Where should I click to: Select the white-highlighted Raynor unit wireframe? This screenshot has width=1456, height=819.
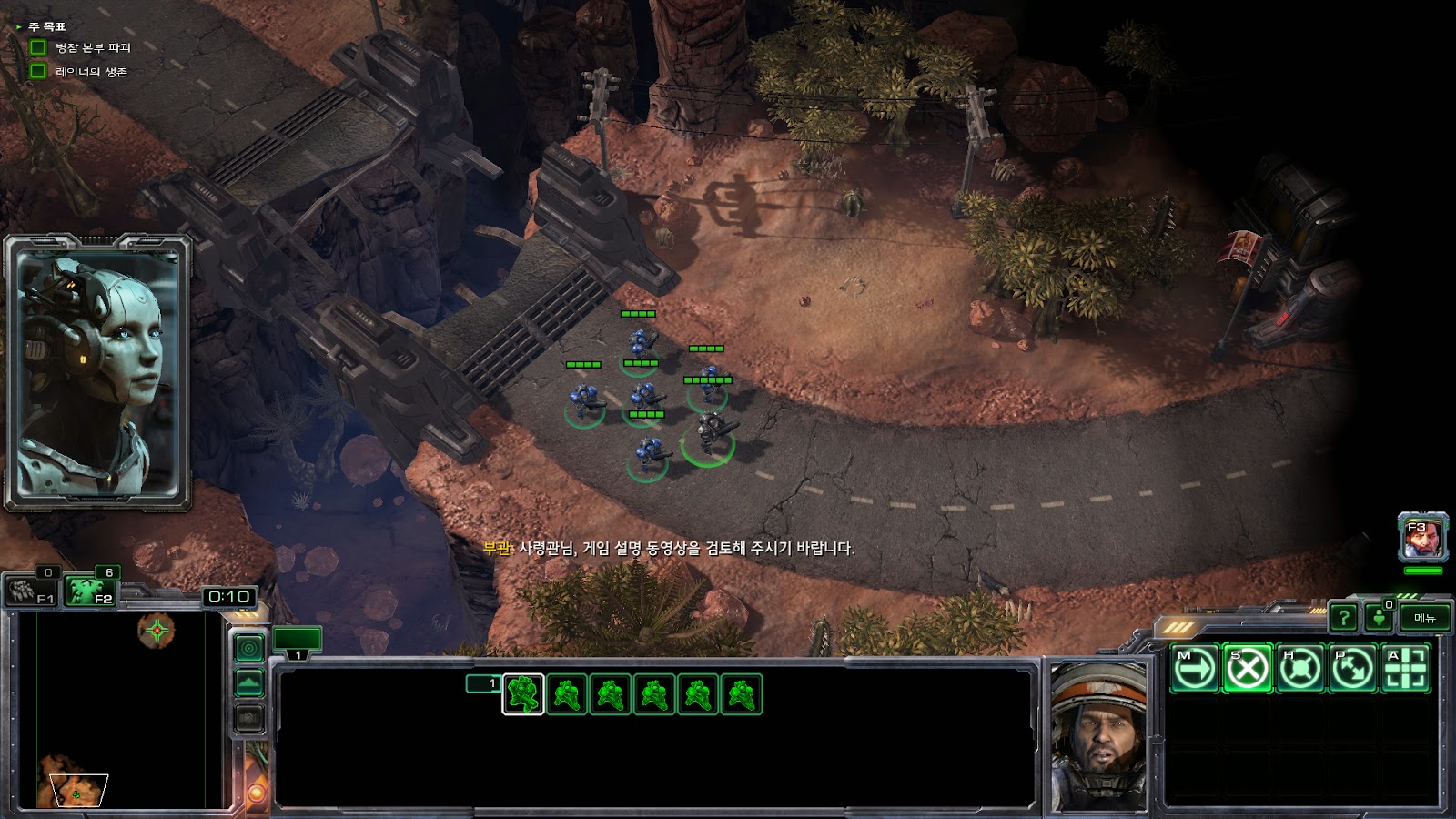pyautogui.click(x=523, y=694)
